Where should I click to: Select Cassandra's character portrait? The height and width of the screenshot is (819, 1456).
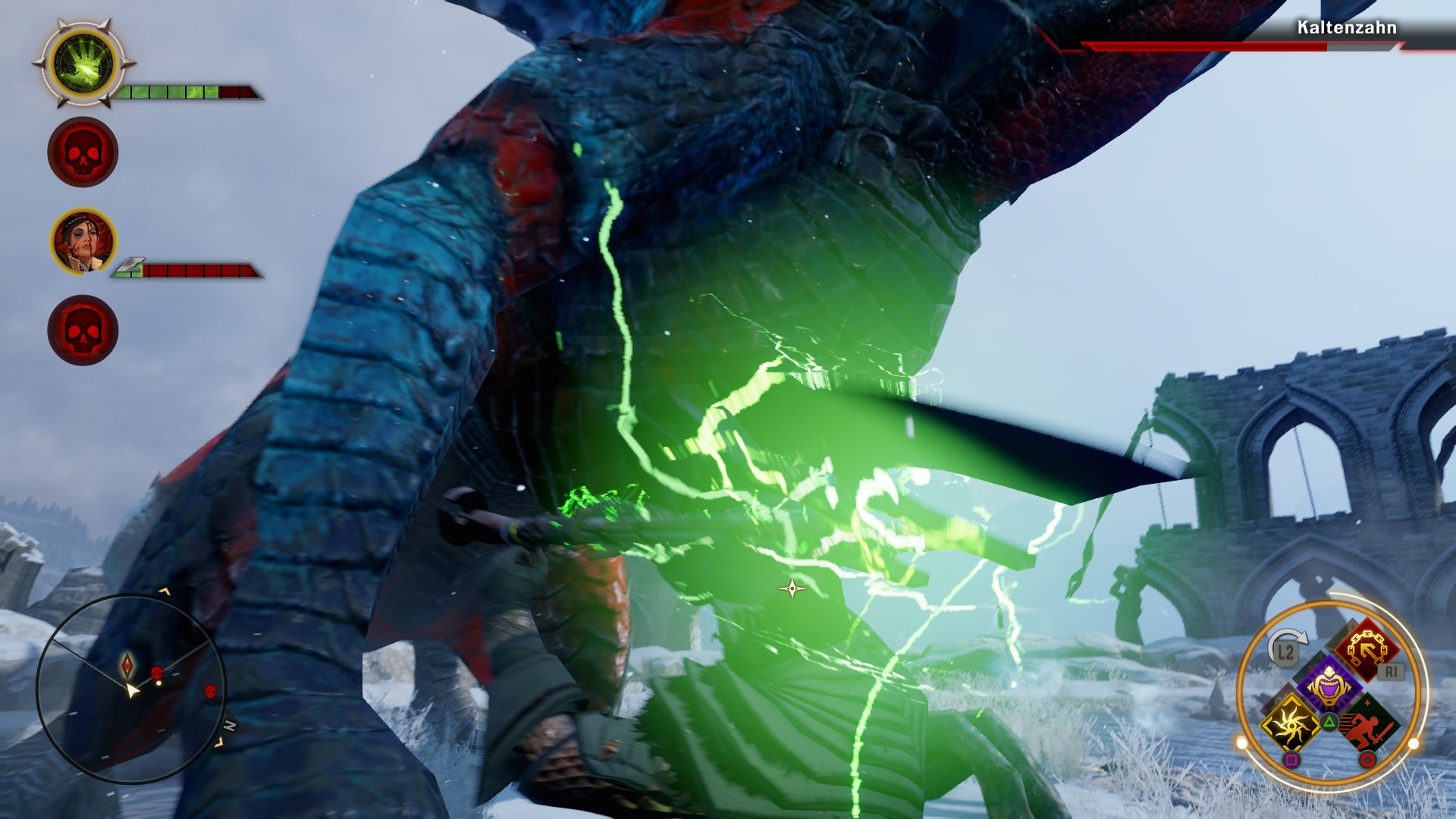[x=83, y=240]
